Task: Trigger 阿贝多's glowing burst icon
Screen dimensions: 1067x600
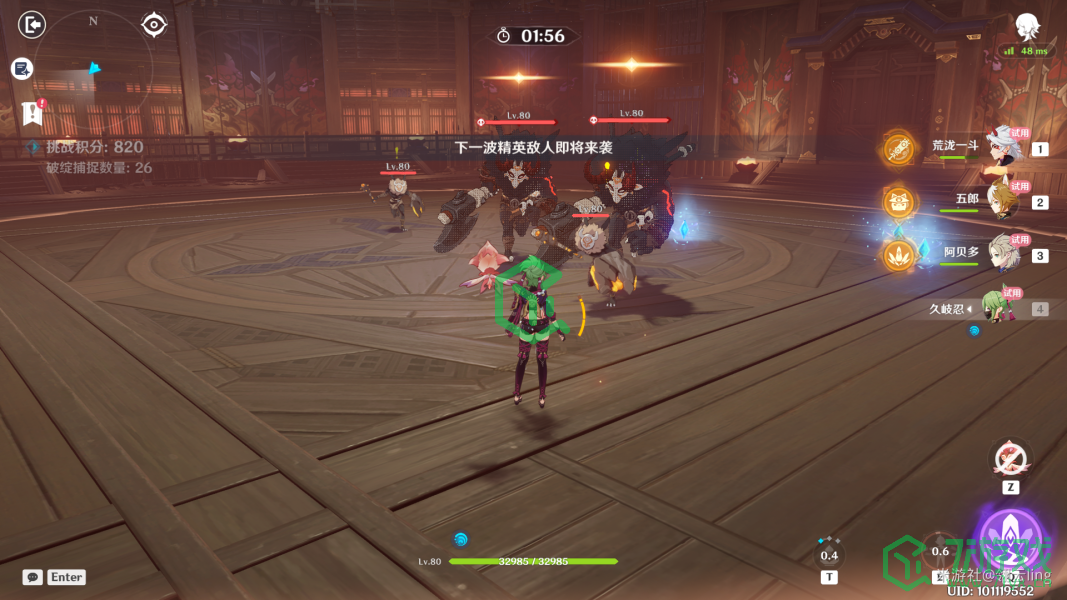Action: click(x=899, y=255)
